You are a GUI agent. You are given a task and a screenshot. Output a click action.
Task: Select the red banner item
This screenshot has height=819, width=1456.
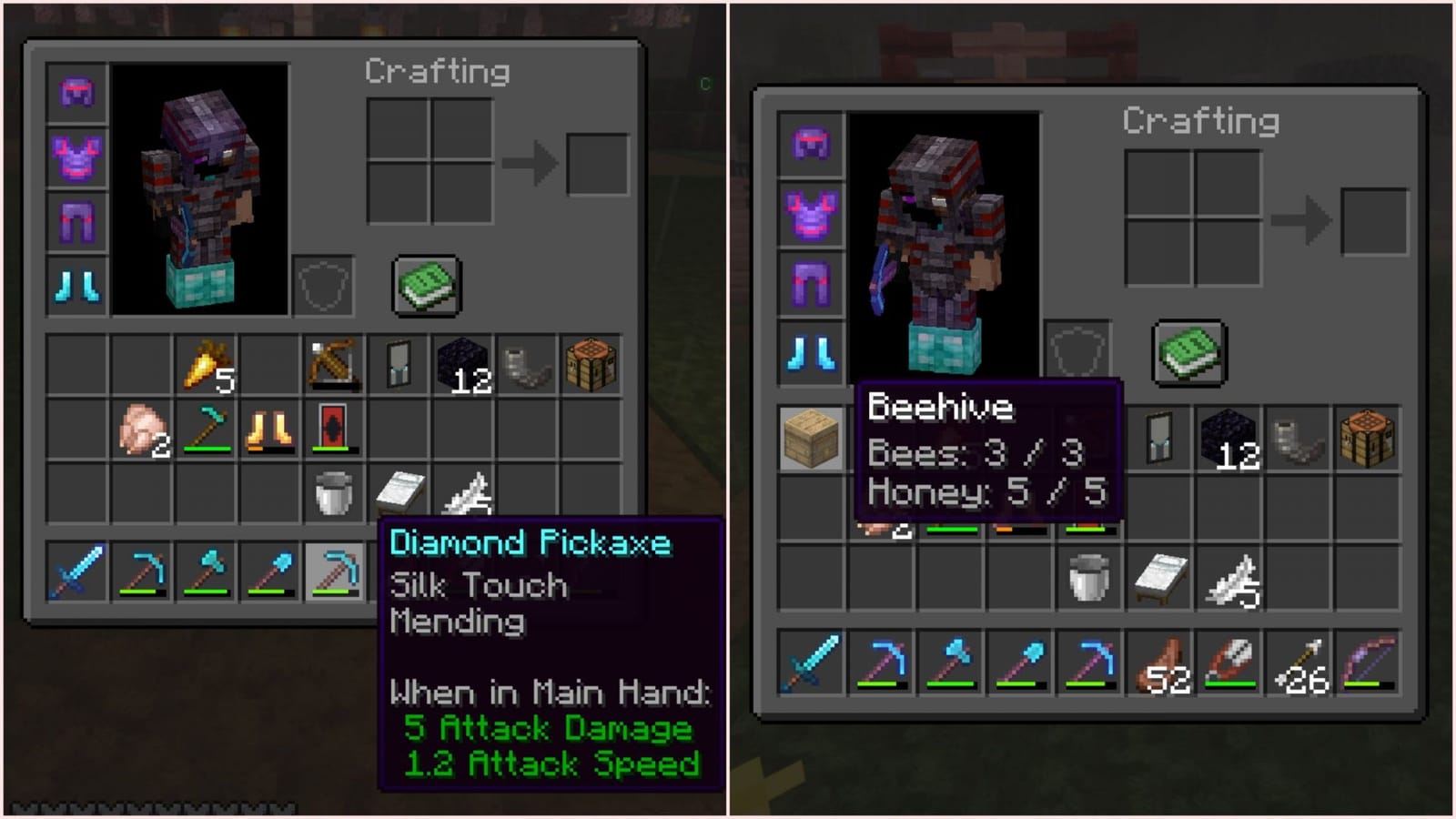(332, 428)
